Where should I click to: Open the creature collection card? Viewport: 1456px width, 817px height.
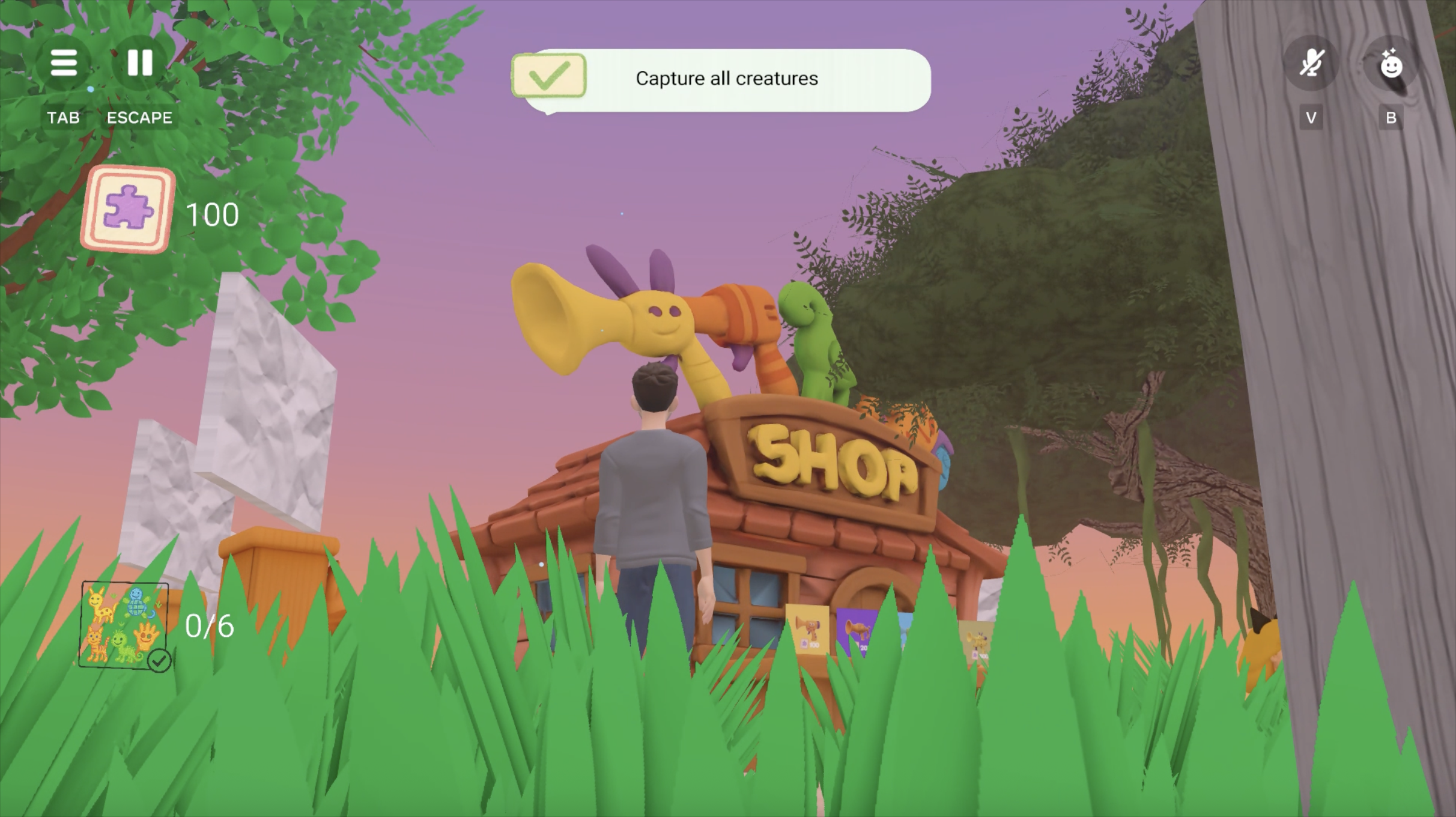124,625
